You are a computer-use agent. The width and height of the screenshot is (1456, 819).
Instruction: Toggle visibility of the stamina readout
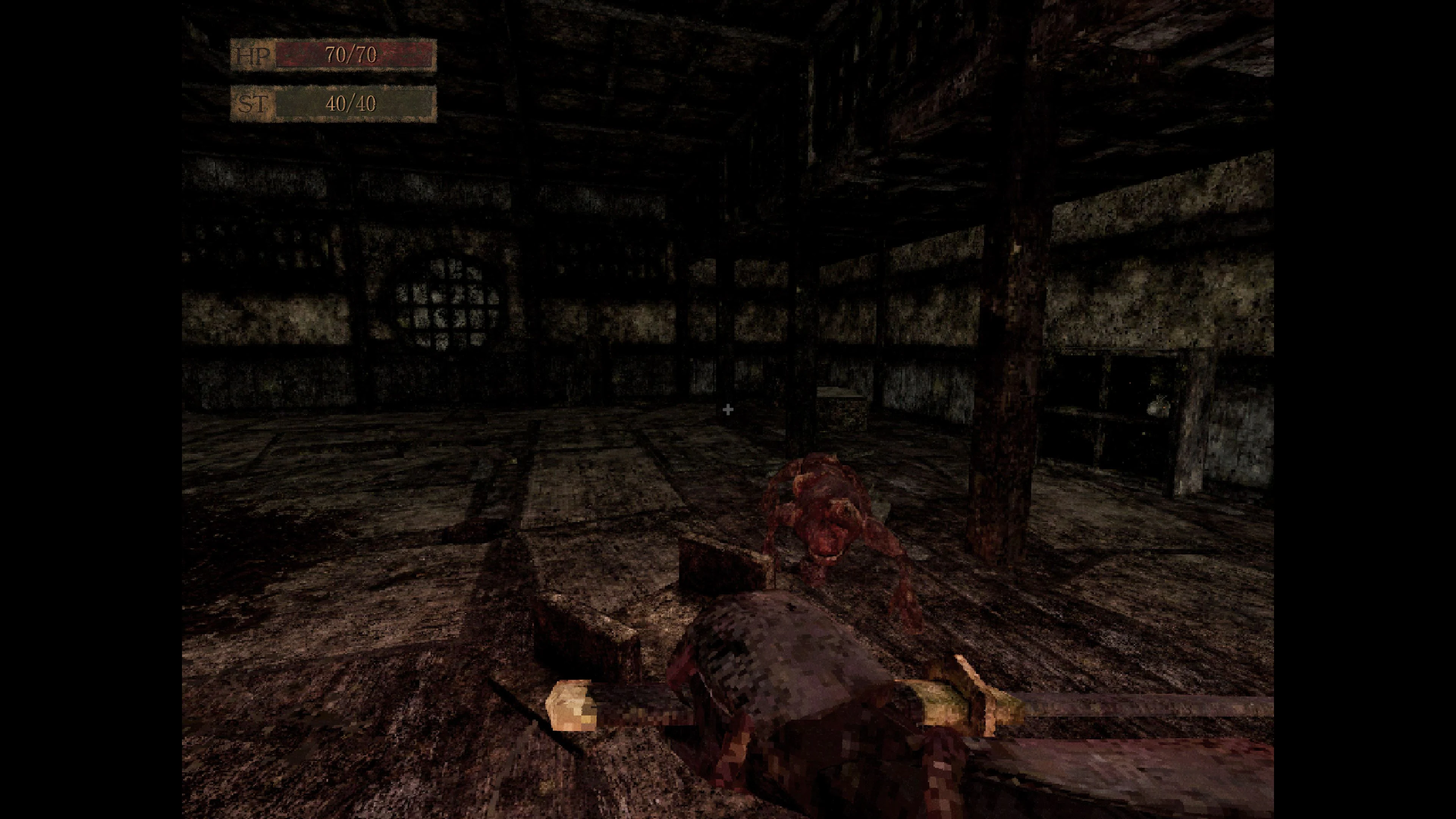(350, 105)
